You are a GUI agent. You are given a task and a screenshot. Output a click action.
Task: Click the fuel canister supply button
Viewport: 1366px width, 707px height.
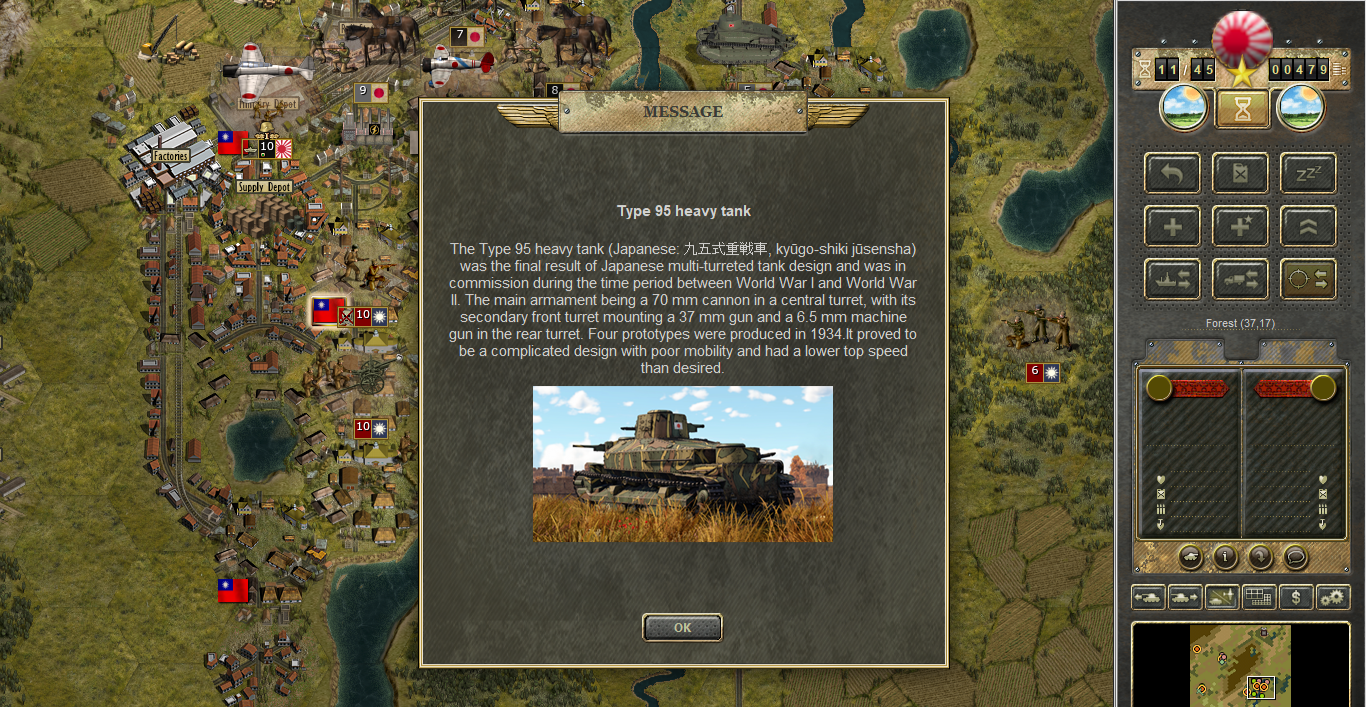[x=1241, y=174]
